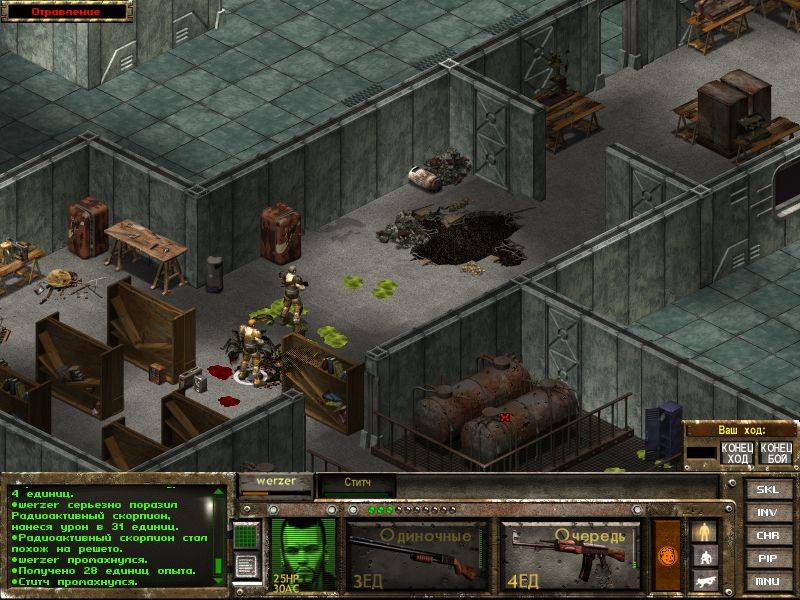
Task: Open the green grid map button
Action: pyautogui.click(x=246, y=536)
